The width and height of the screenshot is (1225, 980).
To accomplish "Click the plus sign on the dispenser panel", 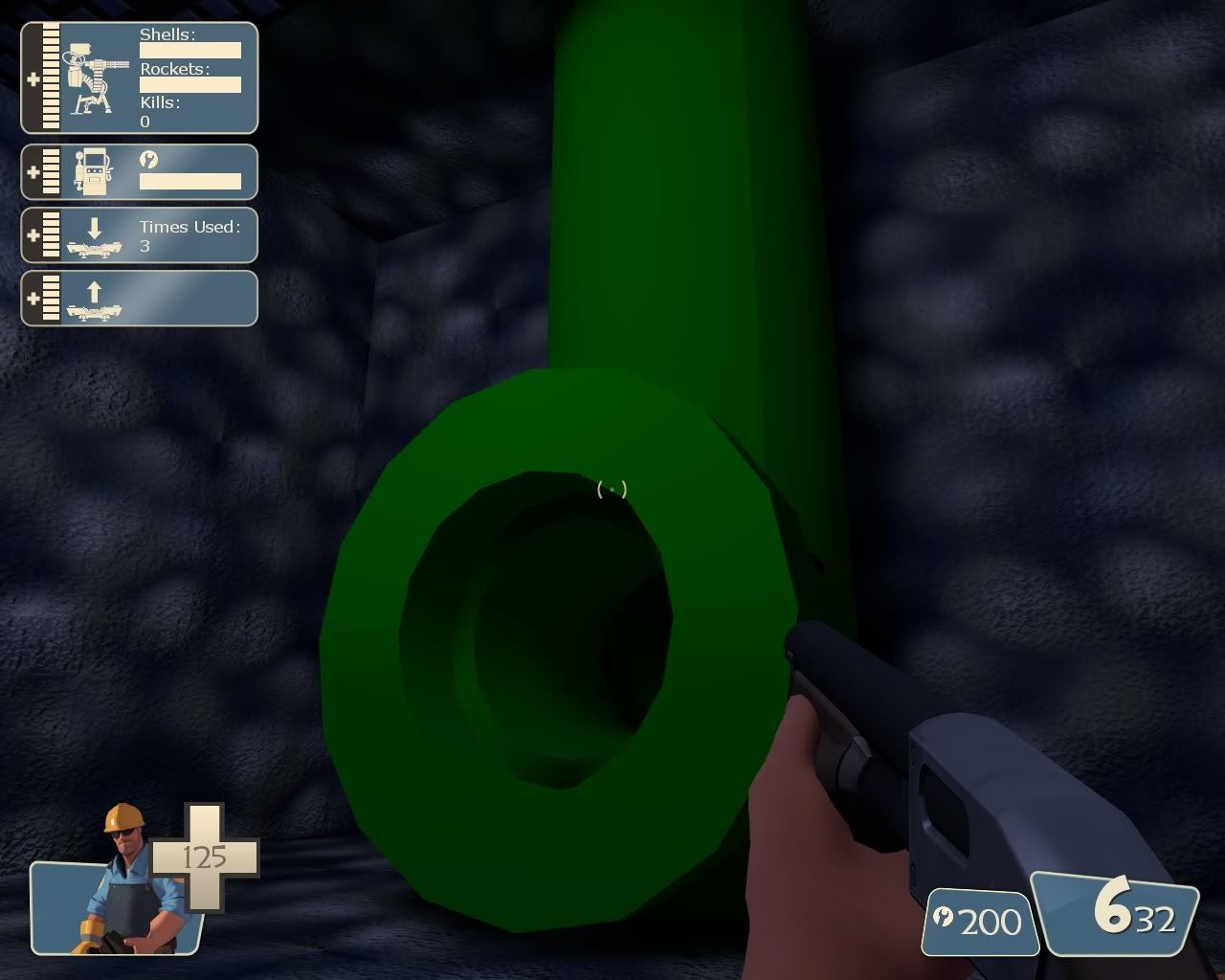I will point(32,172).
